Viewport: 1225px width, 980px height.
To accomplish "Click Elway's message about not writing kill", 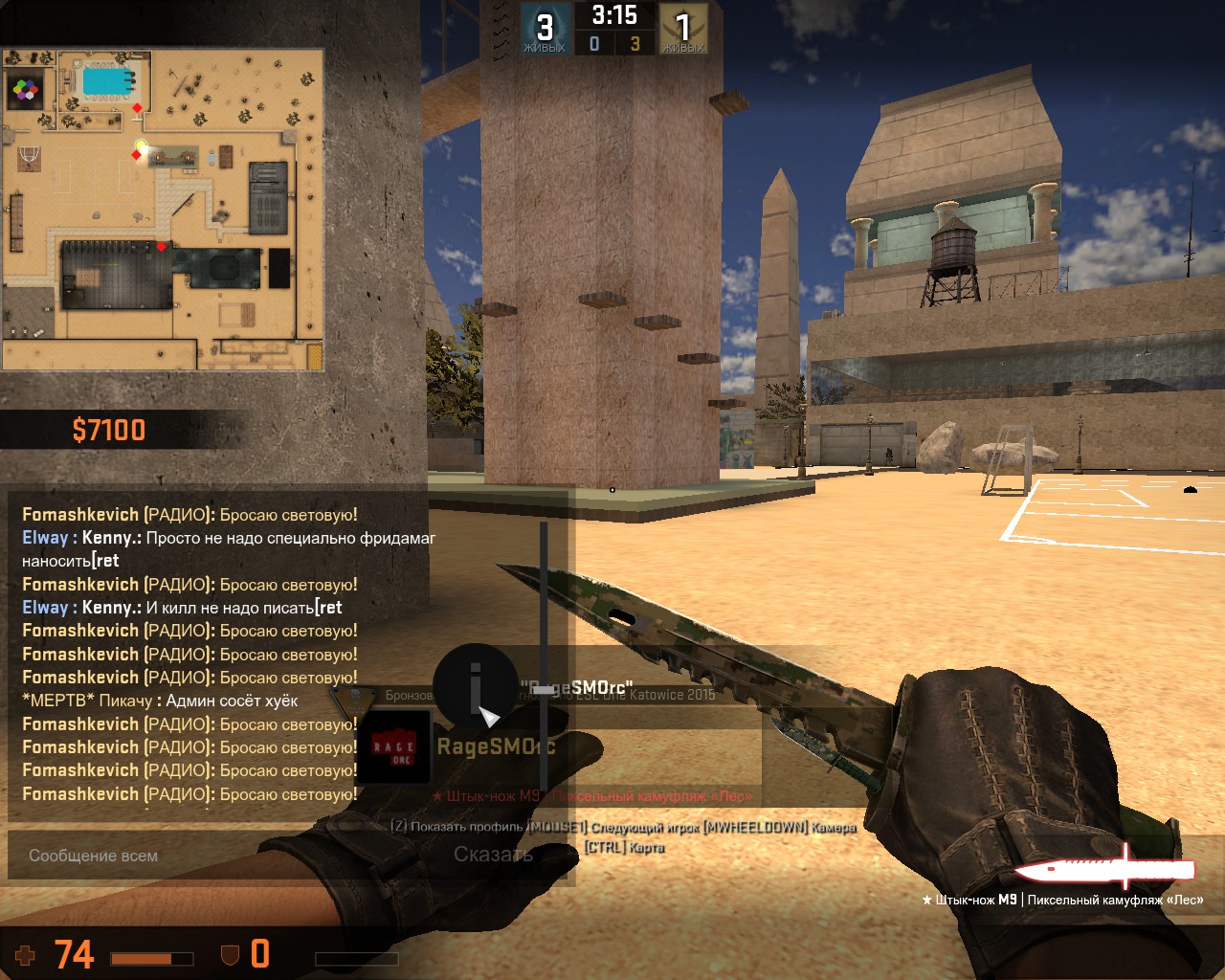I will [x=182, y=608].
